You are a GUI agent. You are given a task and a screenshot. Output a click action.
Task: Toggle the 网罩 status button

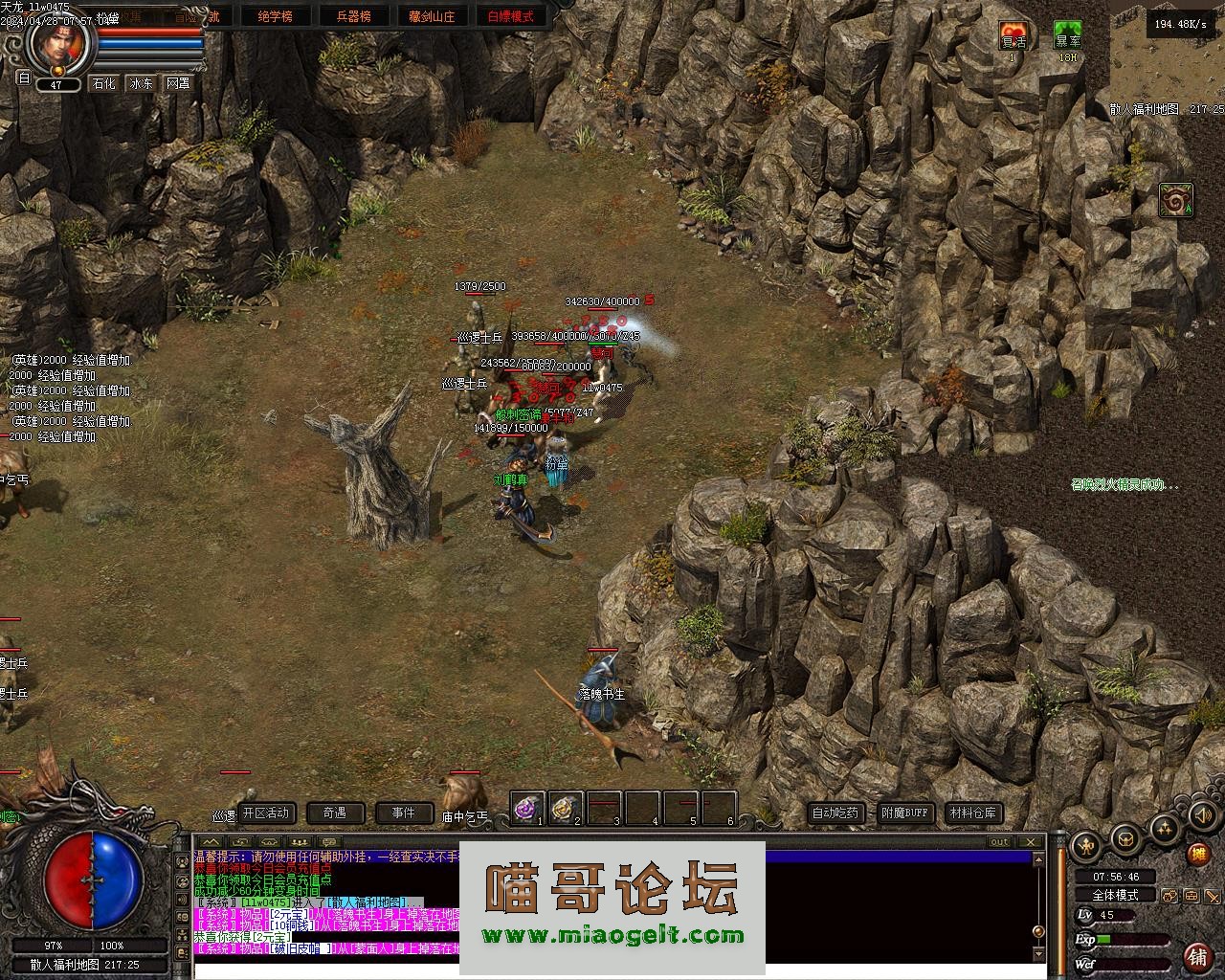(x=178, y=84)
